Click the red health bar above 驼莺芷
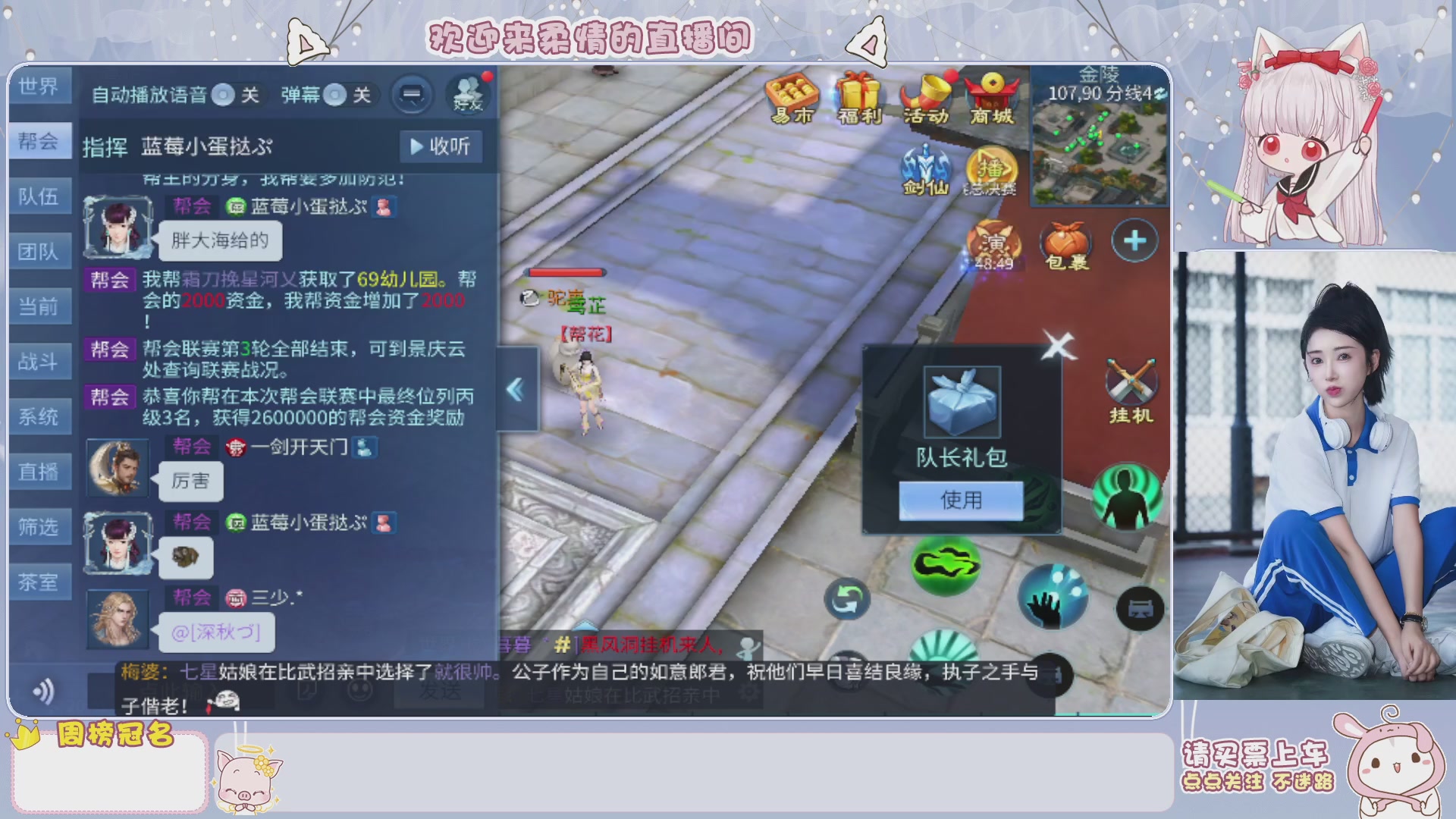Image resolution: width=1456 pixels, height=819 pixels. [x=566, y=271]
